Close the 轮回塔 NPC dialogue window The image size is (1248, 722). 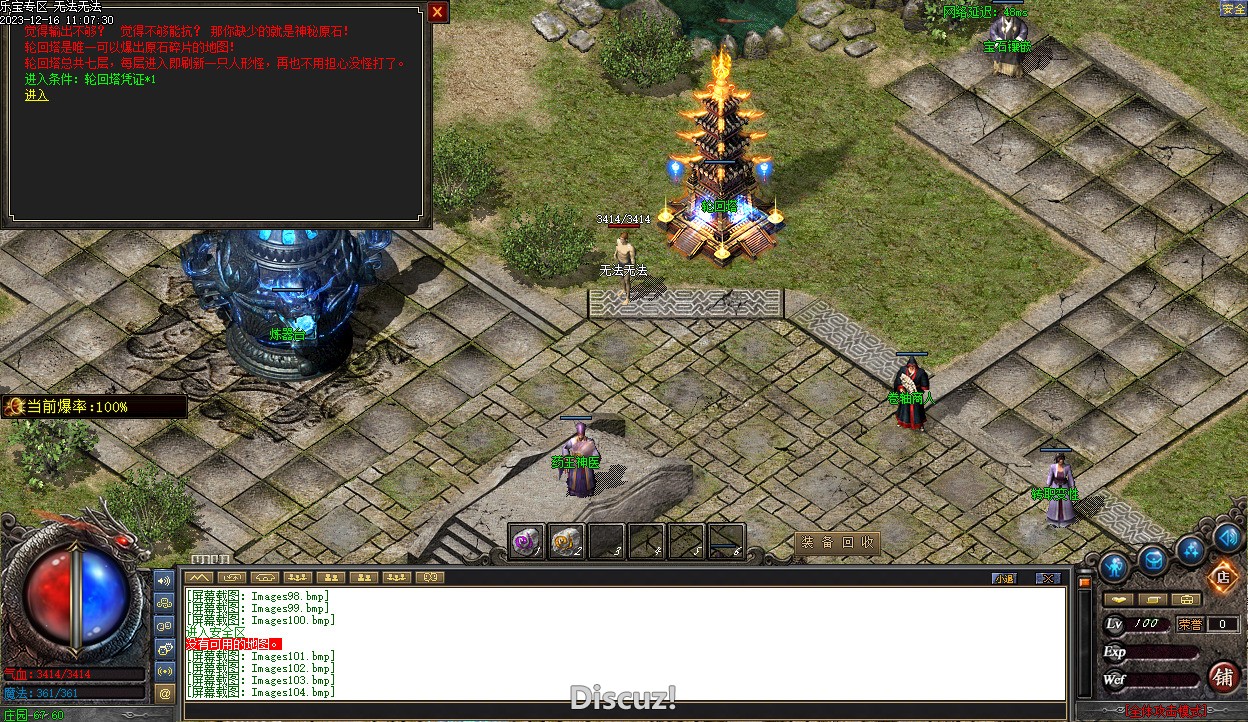click(437, 12)
